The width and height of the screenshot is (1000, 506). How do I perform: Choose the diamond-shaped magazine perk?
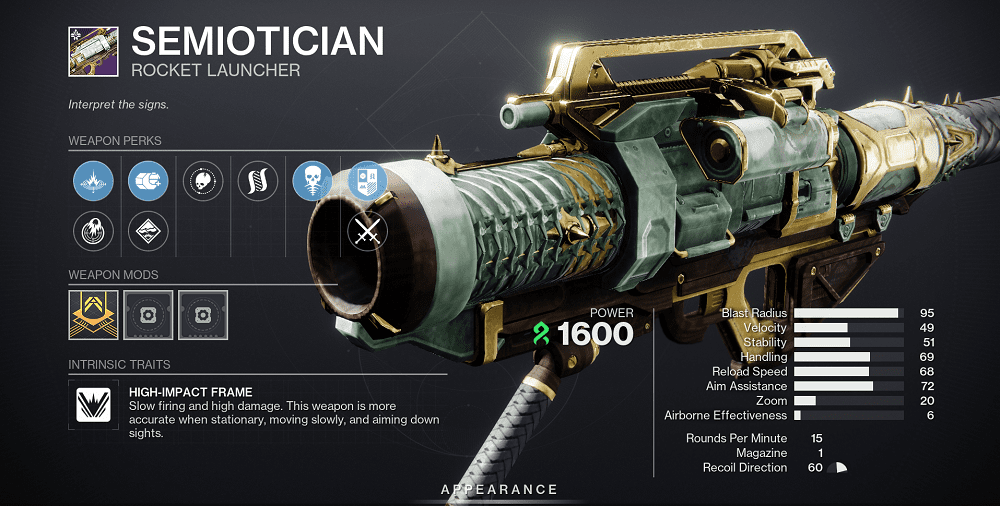click(x=149, y=232)
